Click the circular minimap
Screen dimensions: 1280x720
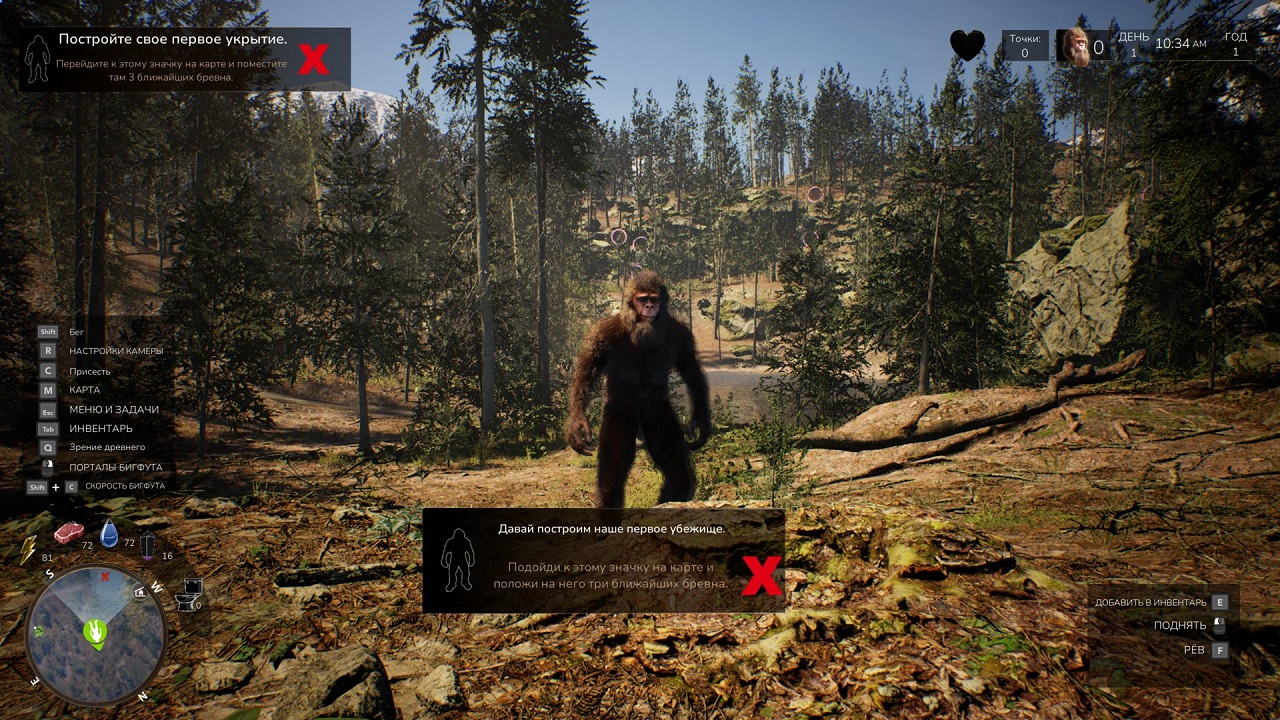click(x=96, y=637)
